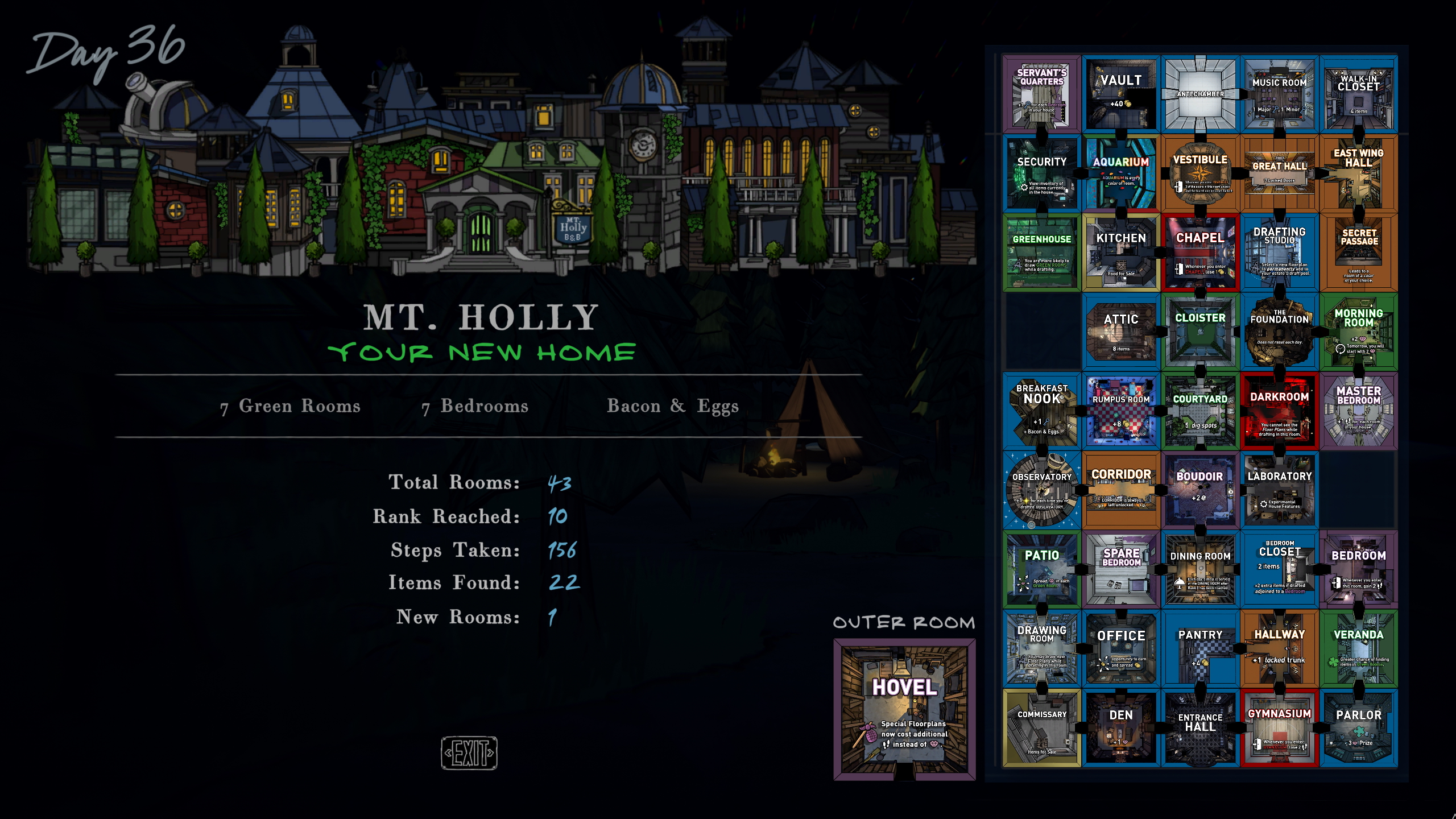Choose the Observatory room tile
Screen dimensions: 1456x819
(x=1042, y=490)
